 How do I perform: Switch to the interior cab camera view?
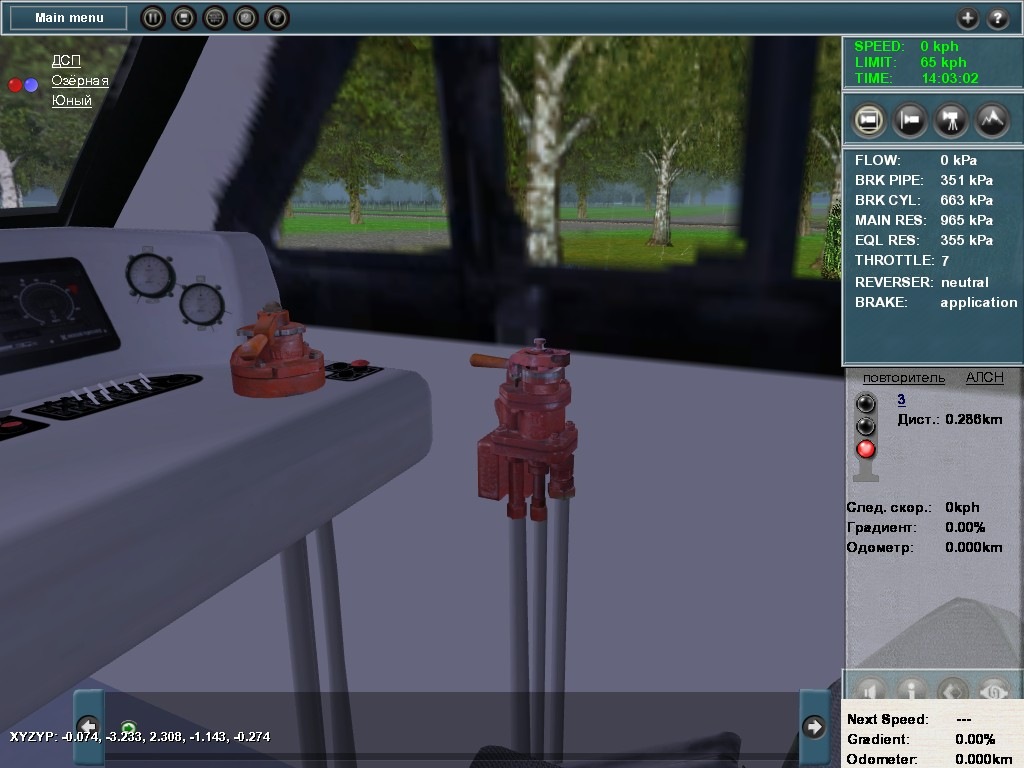869,120
